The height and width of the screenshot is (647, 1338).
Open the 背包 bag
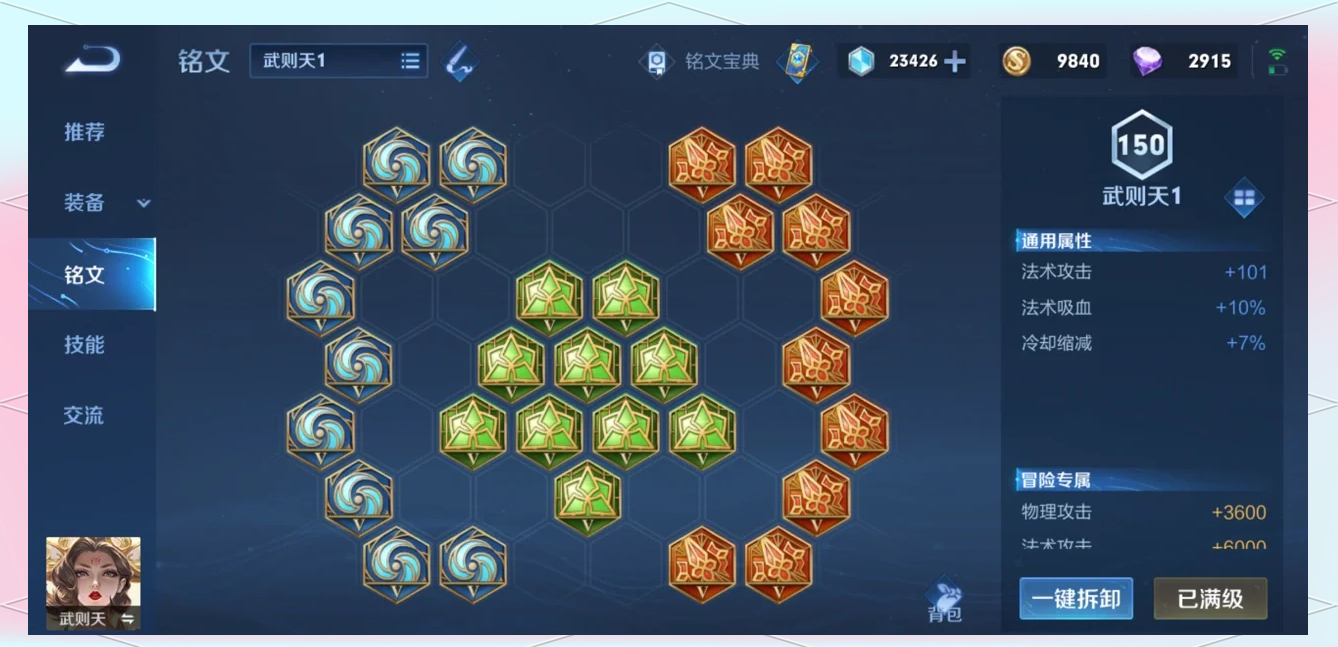(x=944, y=600)
